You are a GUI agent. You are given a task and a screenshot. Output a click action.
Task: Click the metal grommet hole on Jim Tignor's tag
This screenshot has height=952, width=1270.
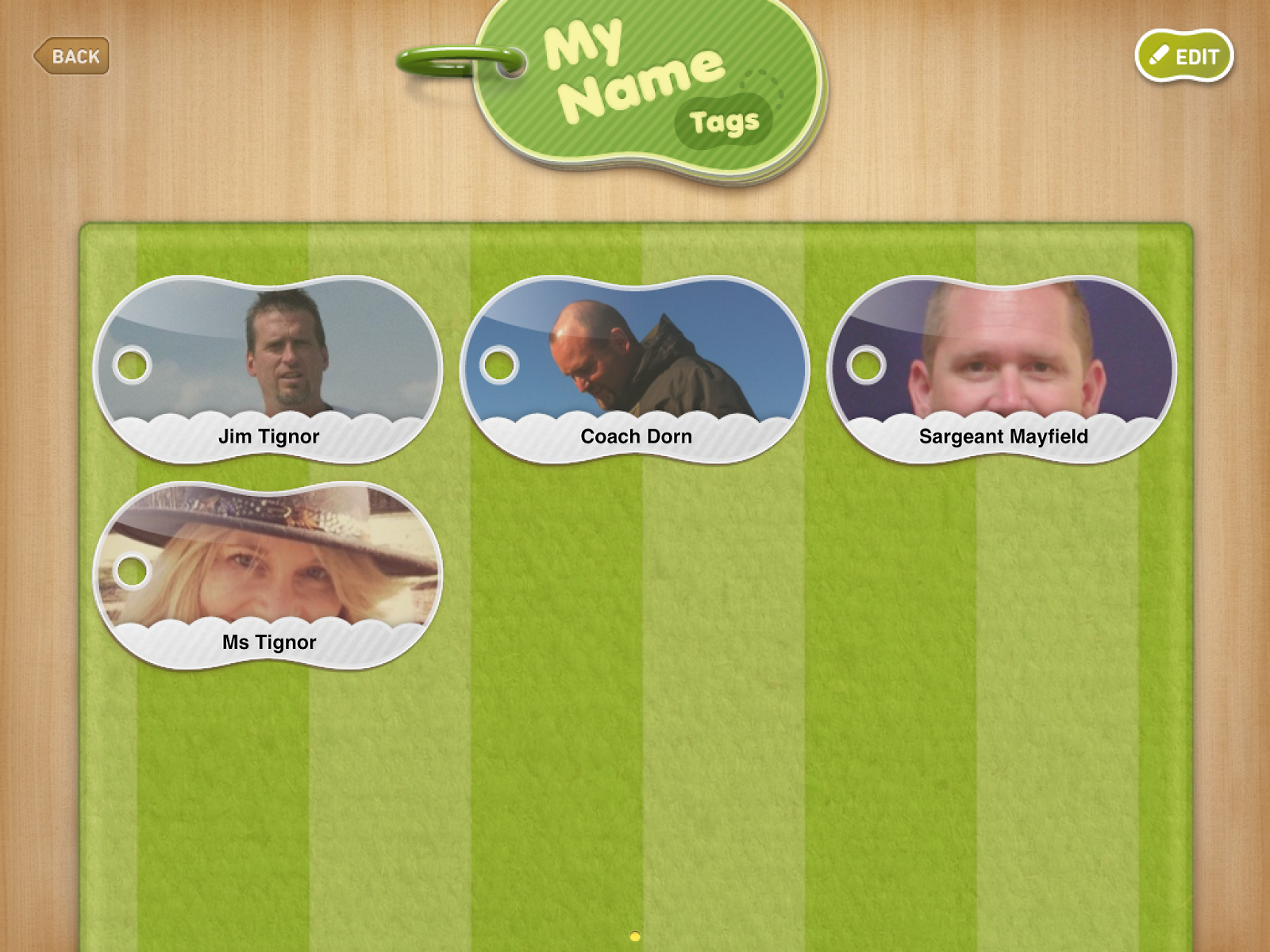click(x=133, y=364)
